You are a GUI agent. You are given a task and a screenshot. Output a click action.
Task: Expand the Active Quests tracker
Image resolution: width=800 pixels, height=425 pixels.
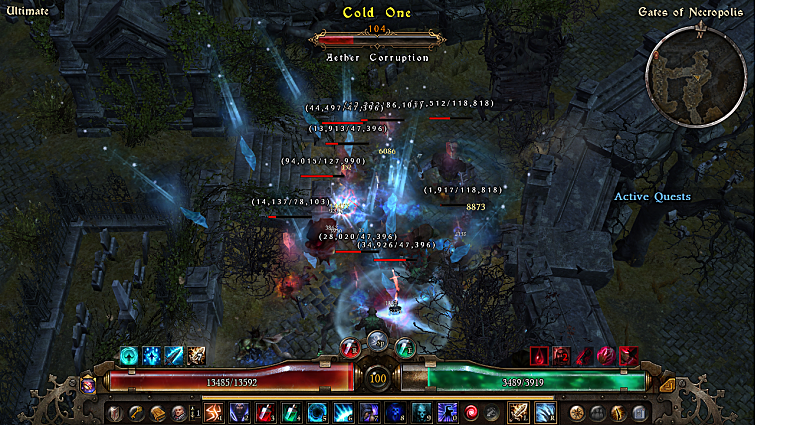[652, 197]
